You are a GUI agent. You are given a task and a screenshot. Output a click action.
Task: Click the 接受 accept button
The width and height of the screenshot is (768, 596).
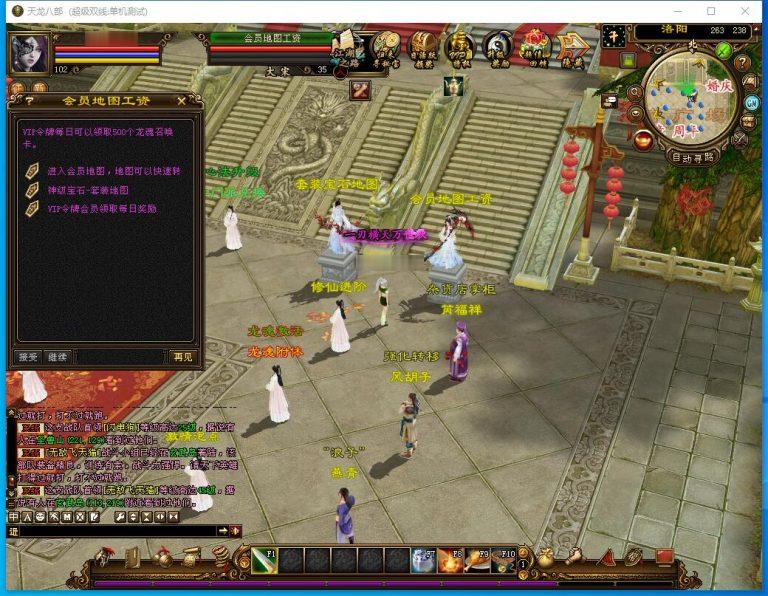point(27,356)
